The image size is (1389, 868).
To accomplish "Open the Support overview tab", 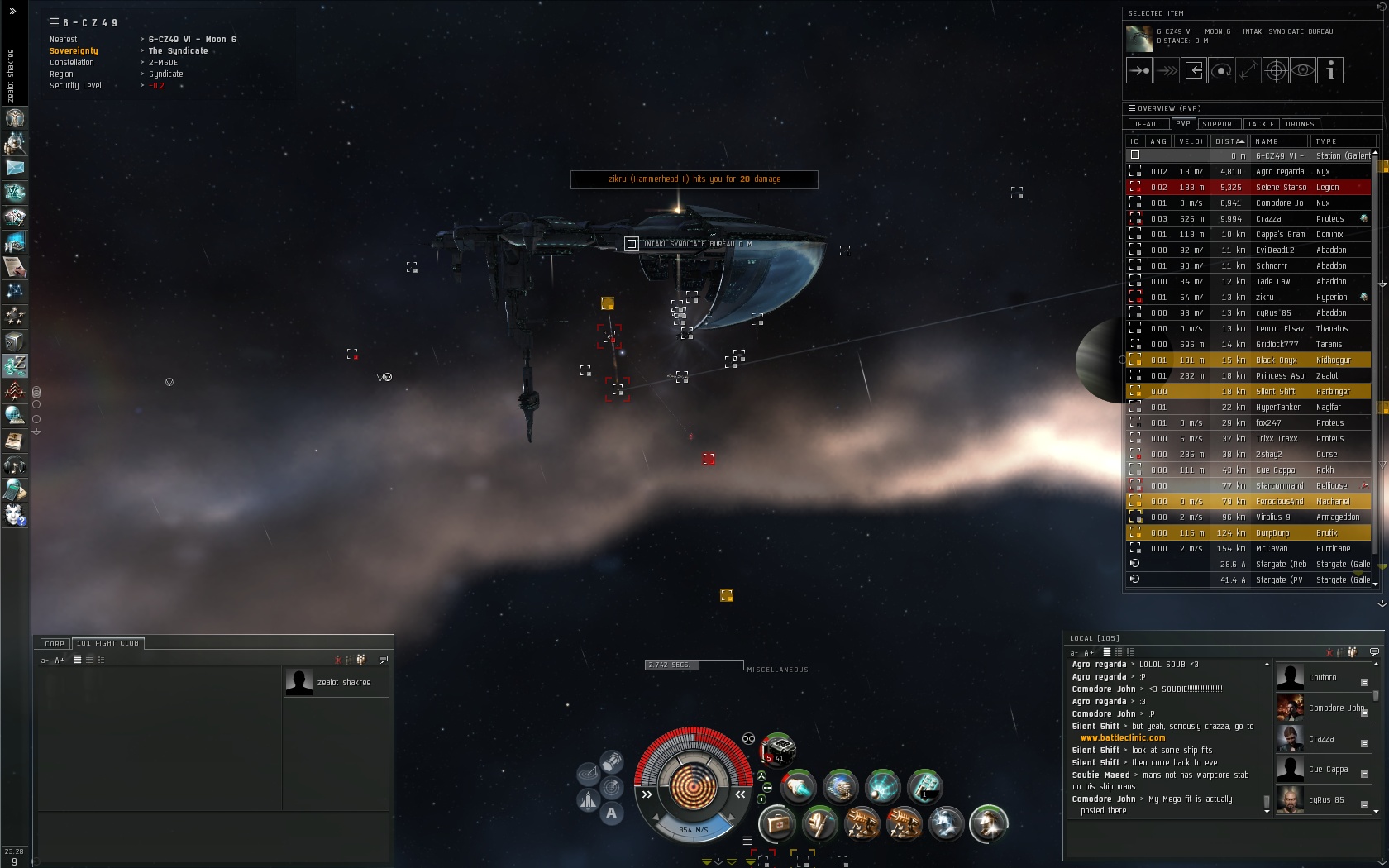I will (x=1219, y=124).
